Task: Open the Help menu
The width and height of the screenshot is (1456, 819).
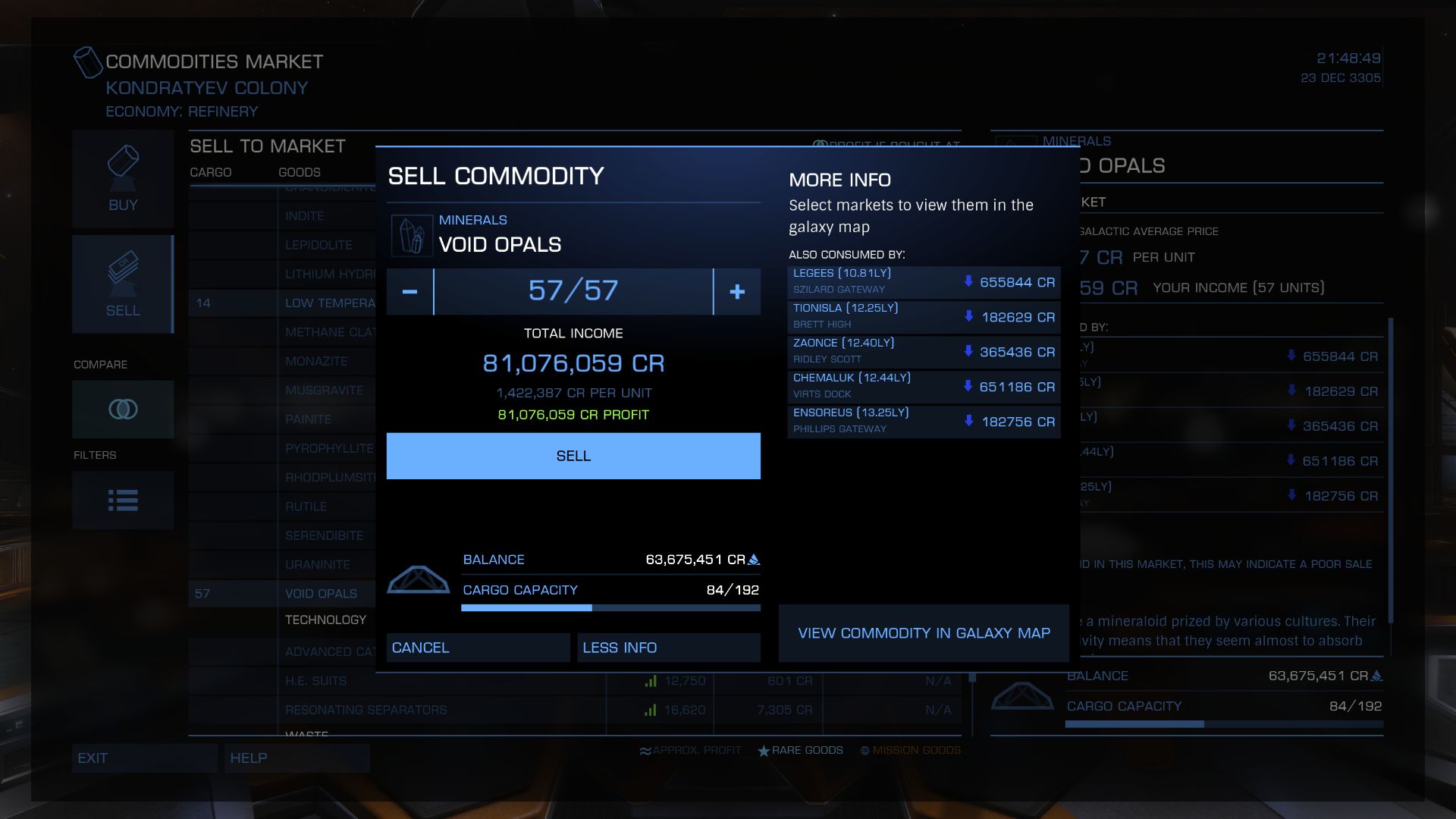Action: (x=297, y=758)
